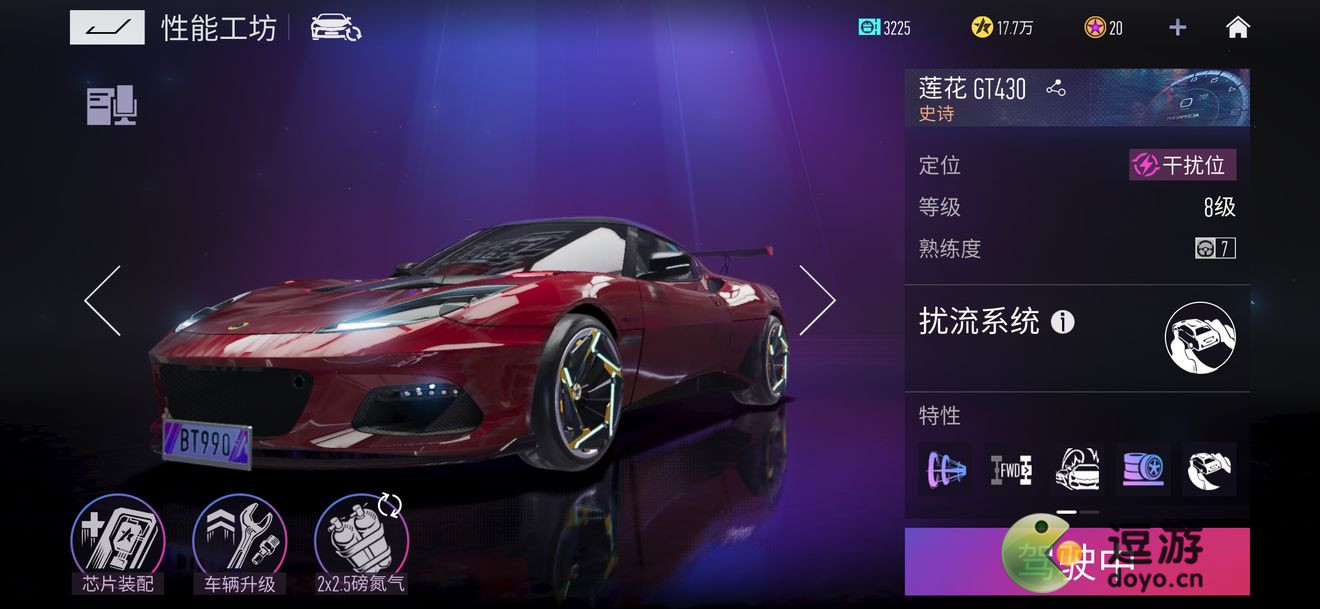Open the computer stats panel icon

tap(111, 105)
